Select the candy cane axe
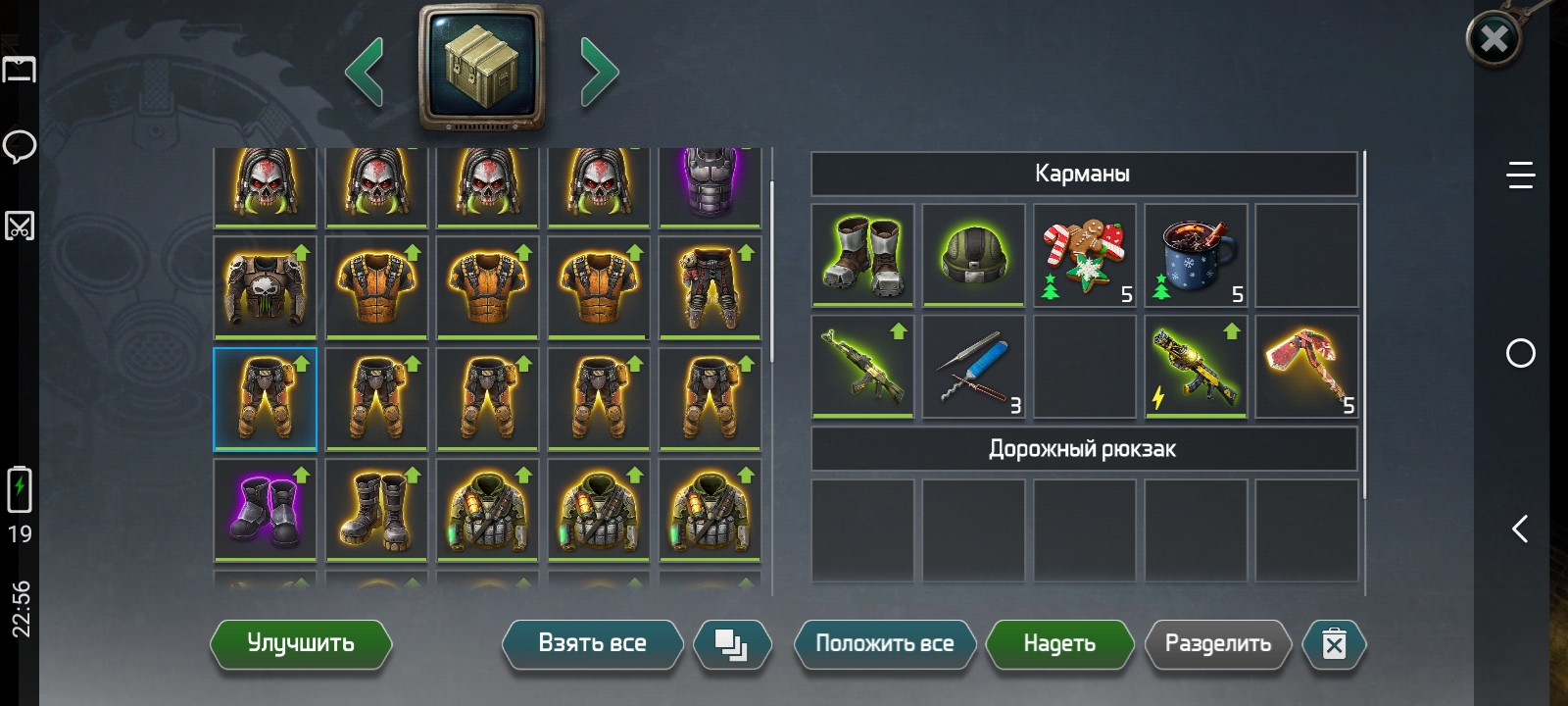 [1306, 367]
